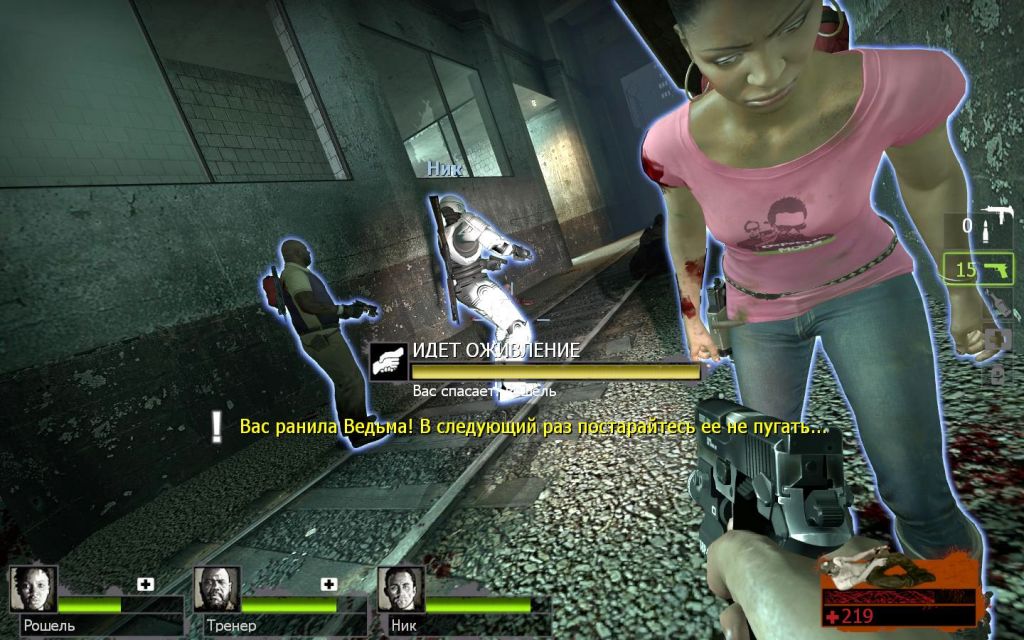Click Рошель's teammate portrait
This screenshot has height=640, width=1024.
(34, 590)
